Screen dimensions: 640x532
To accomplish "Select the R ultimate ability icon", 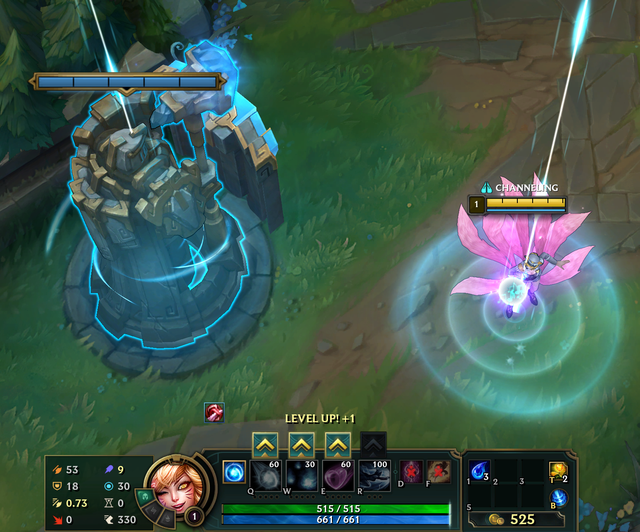I will (x=374, y=474).
